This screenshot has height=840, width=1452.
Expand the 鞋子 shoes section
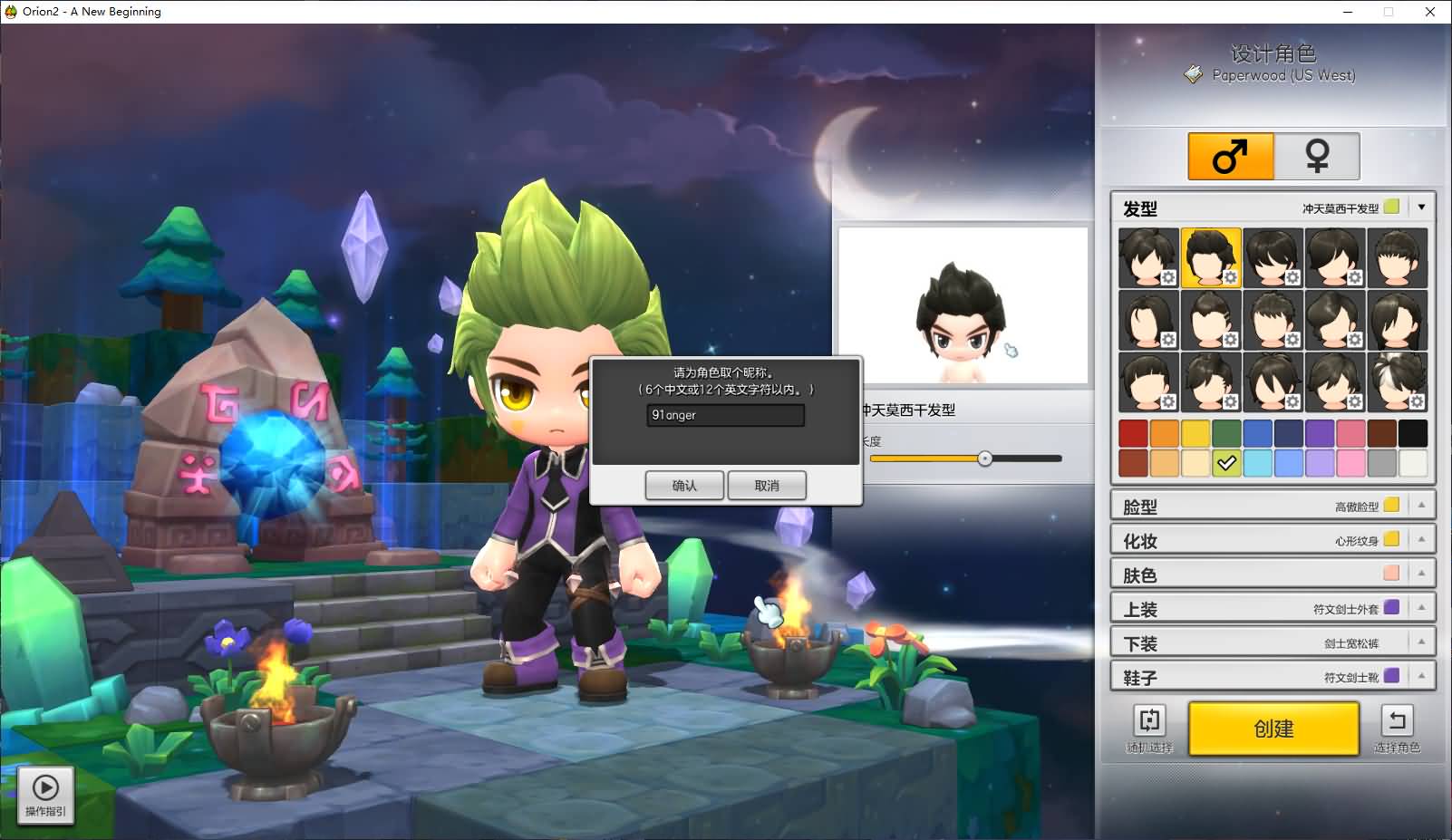click(1423, 675)
